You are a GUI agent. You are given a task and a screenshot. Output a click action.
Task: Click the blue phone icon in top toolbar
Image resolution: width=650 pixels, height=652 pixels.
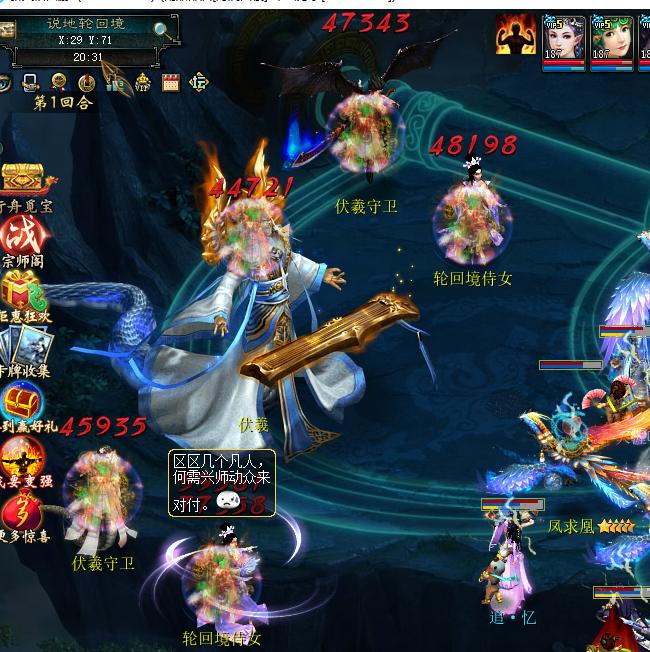[30, 83]
